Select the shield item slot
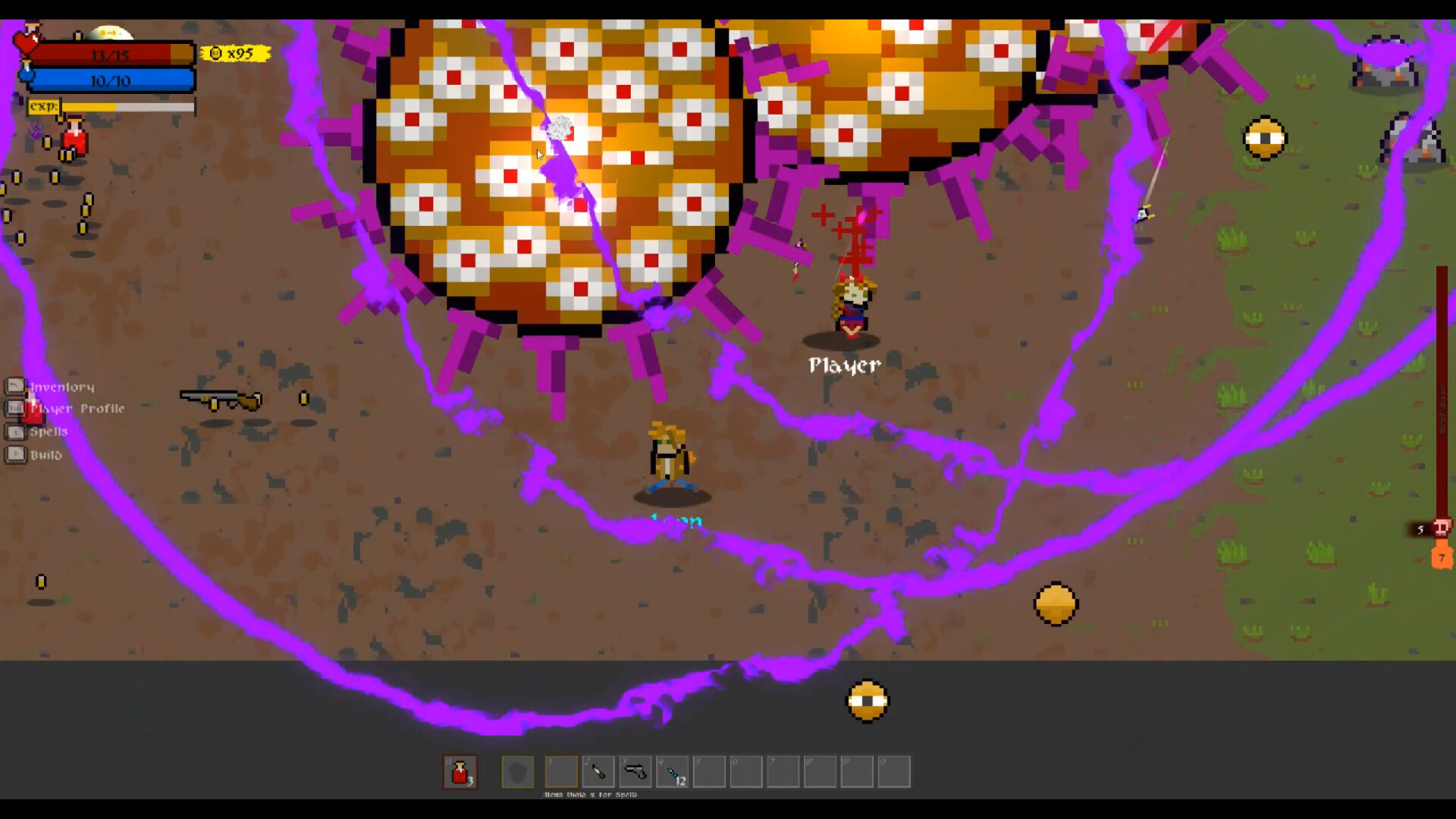Viewport: 1456px width, 819px height. tap(519, 771)
